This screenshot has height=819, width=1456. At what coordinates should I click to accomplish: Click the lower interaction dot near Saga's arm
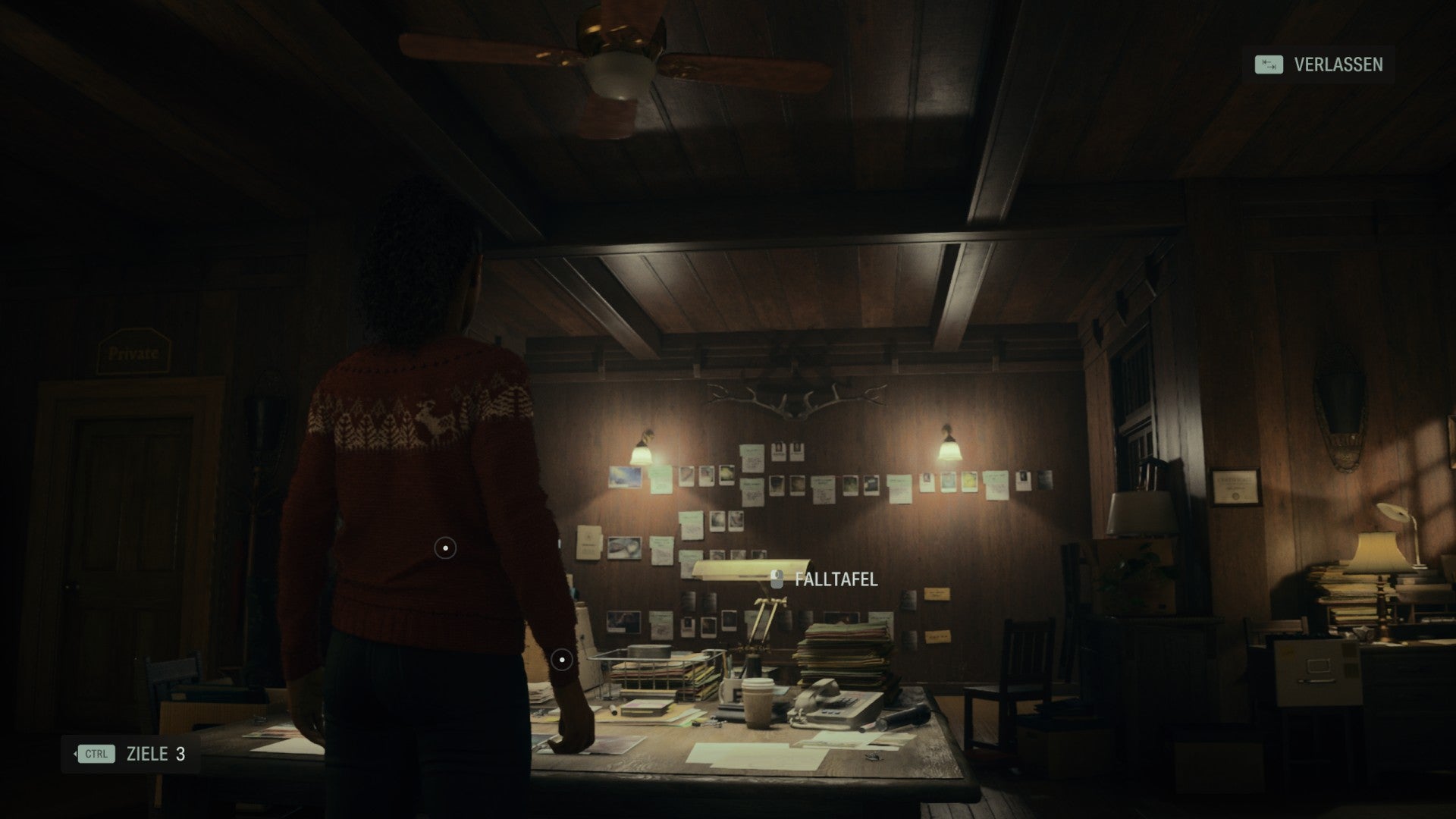click(x=562, y=660)
